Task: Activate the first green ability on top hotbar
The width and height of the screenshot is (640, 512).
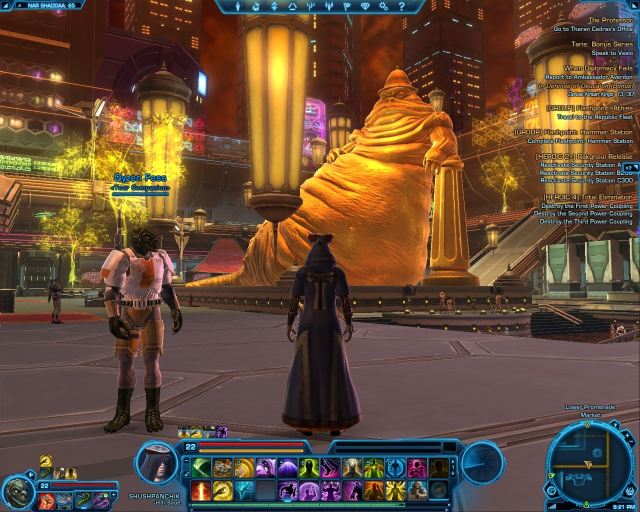Action: tap(201, 467)
